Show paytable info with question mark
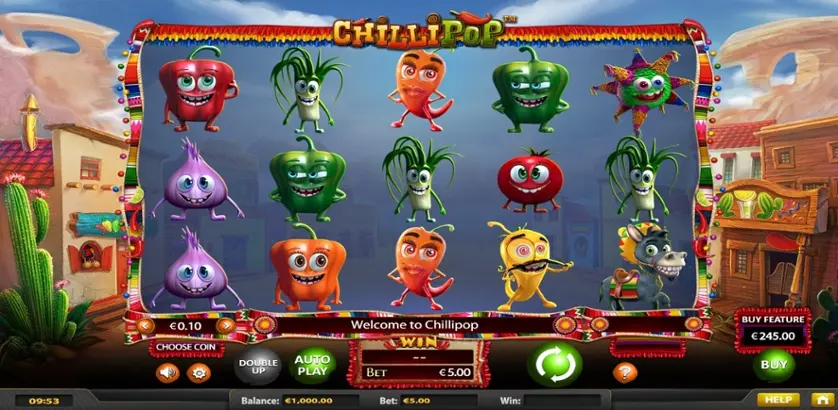 click(625, 372)
